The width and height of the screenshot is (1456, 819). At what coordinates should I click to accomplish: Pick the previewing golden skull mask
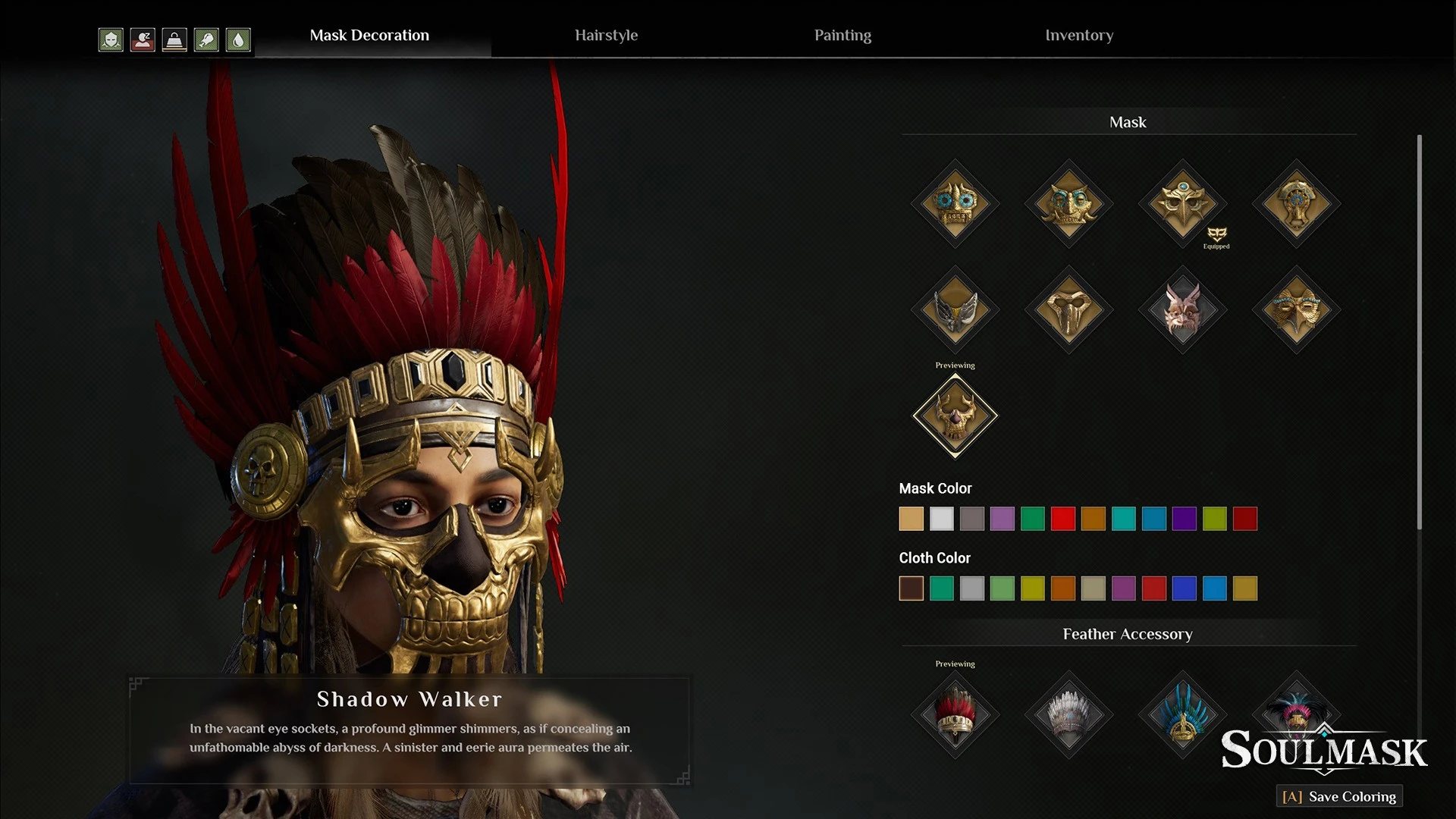tap(955, 416)
